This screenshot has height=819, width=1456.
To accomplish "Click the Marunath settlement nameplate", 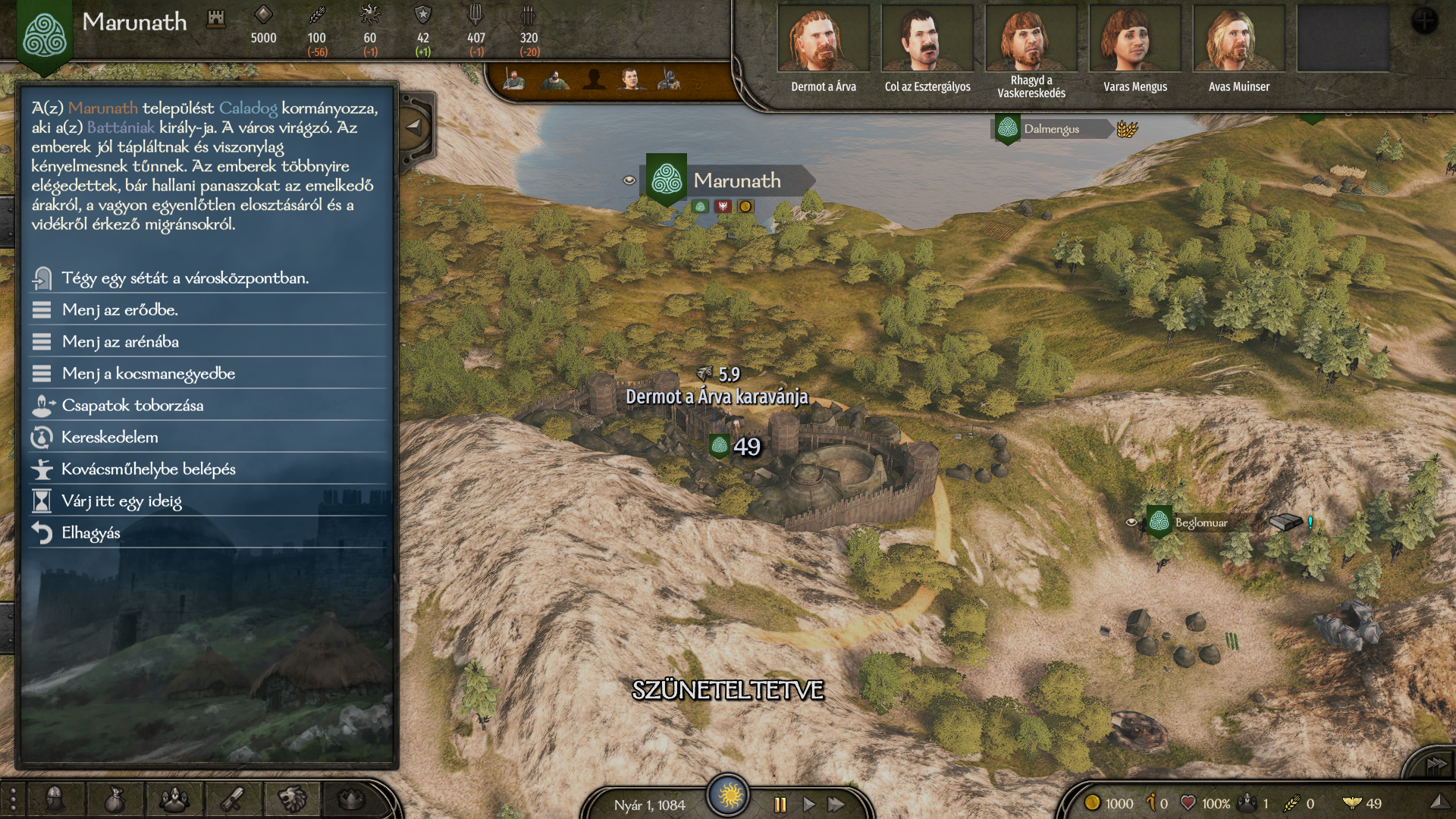I will 736,180.
